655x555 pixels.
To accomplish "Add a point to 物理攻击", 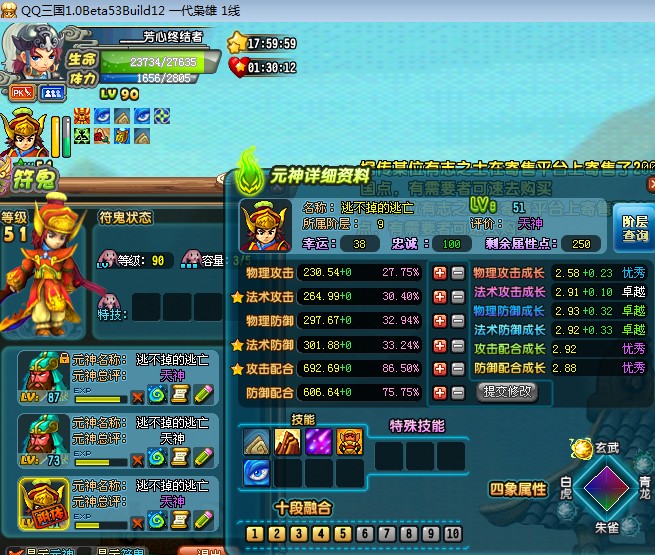I will click(x=440, y=272).
